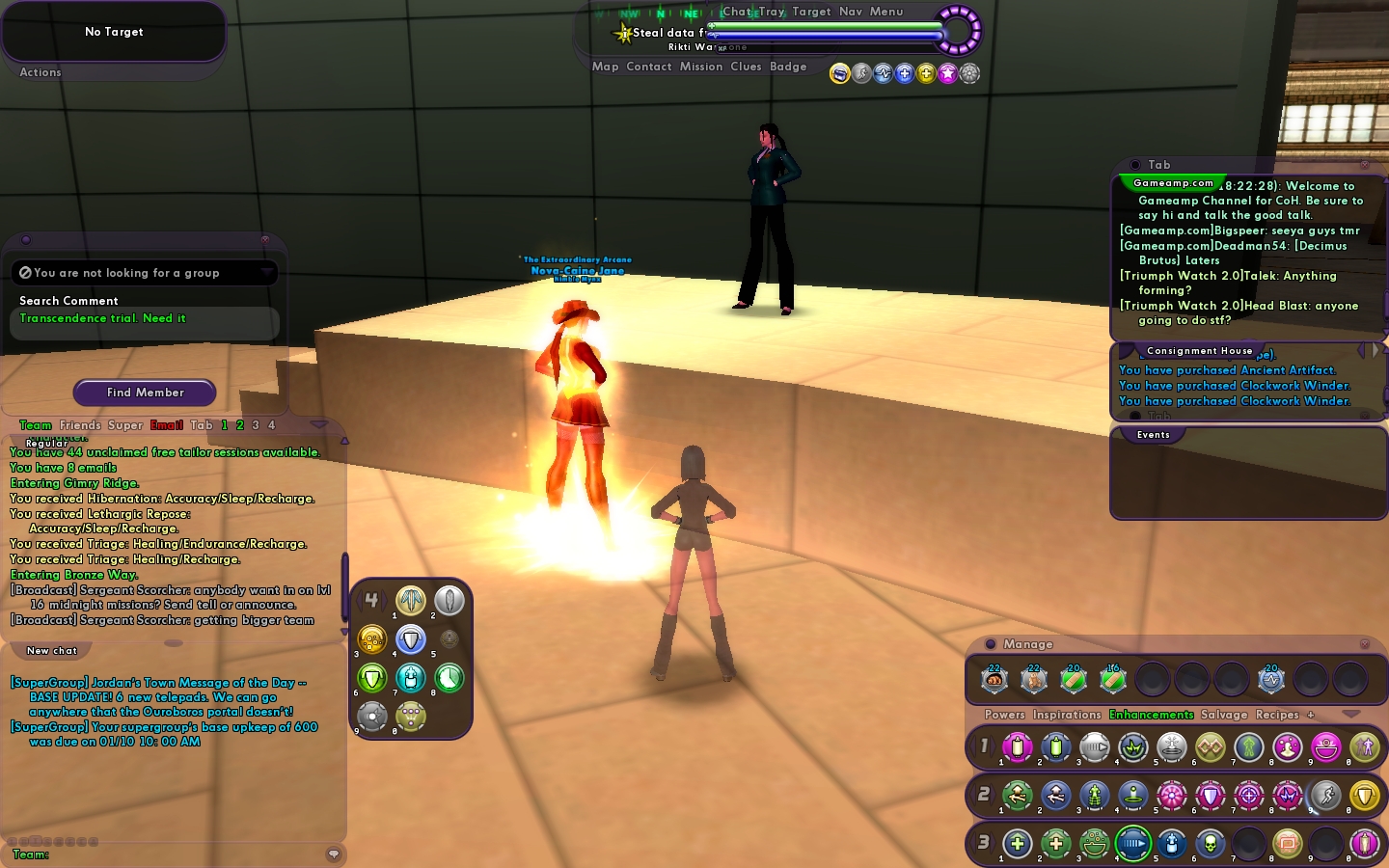Screen dimensions: 1389x868
Task: Open the Badge window
Action: 788,67
